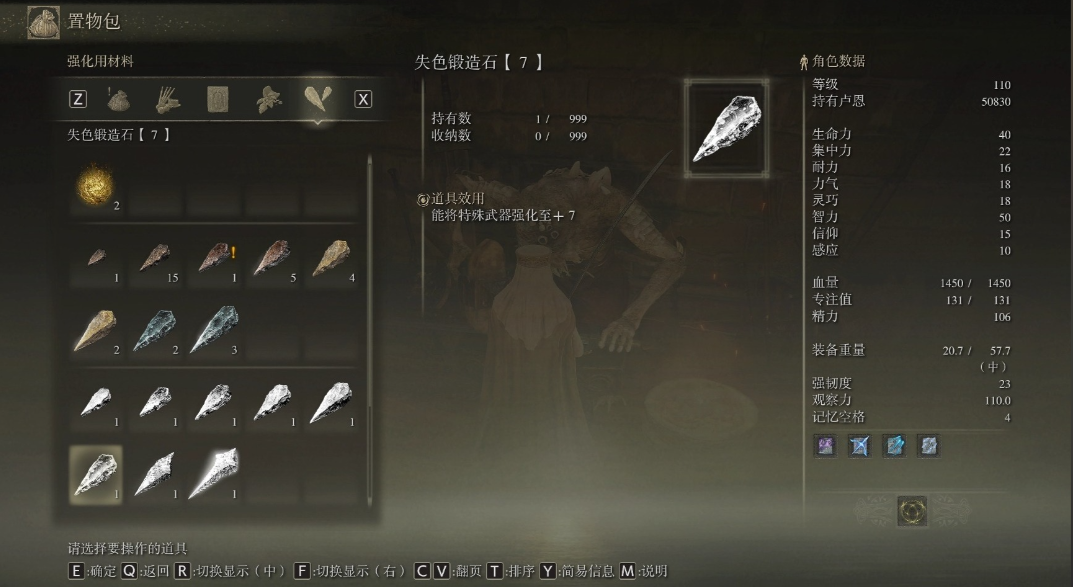Select the highlighted Somber Smithing Stone [7] slot
This screenshot has width=1073, height=587.
(x=96, y=473)
